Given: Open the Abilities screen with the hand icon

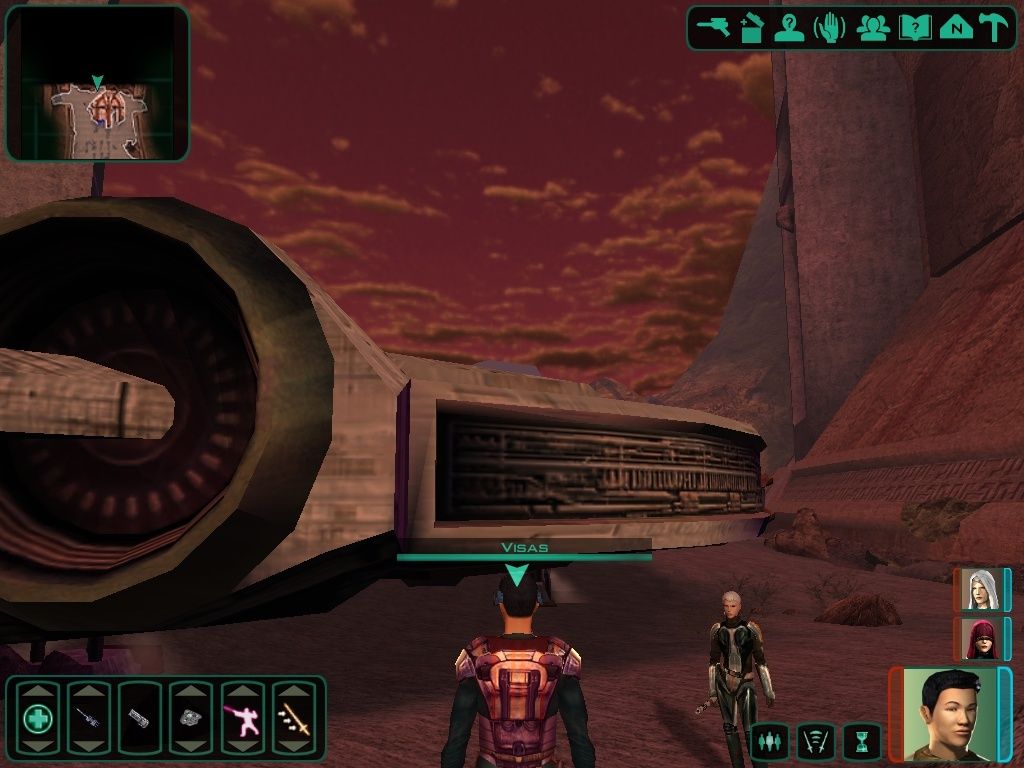Looking at the screenshot, I should click(830, 27).
